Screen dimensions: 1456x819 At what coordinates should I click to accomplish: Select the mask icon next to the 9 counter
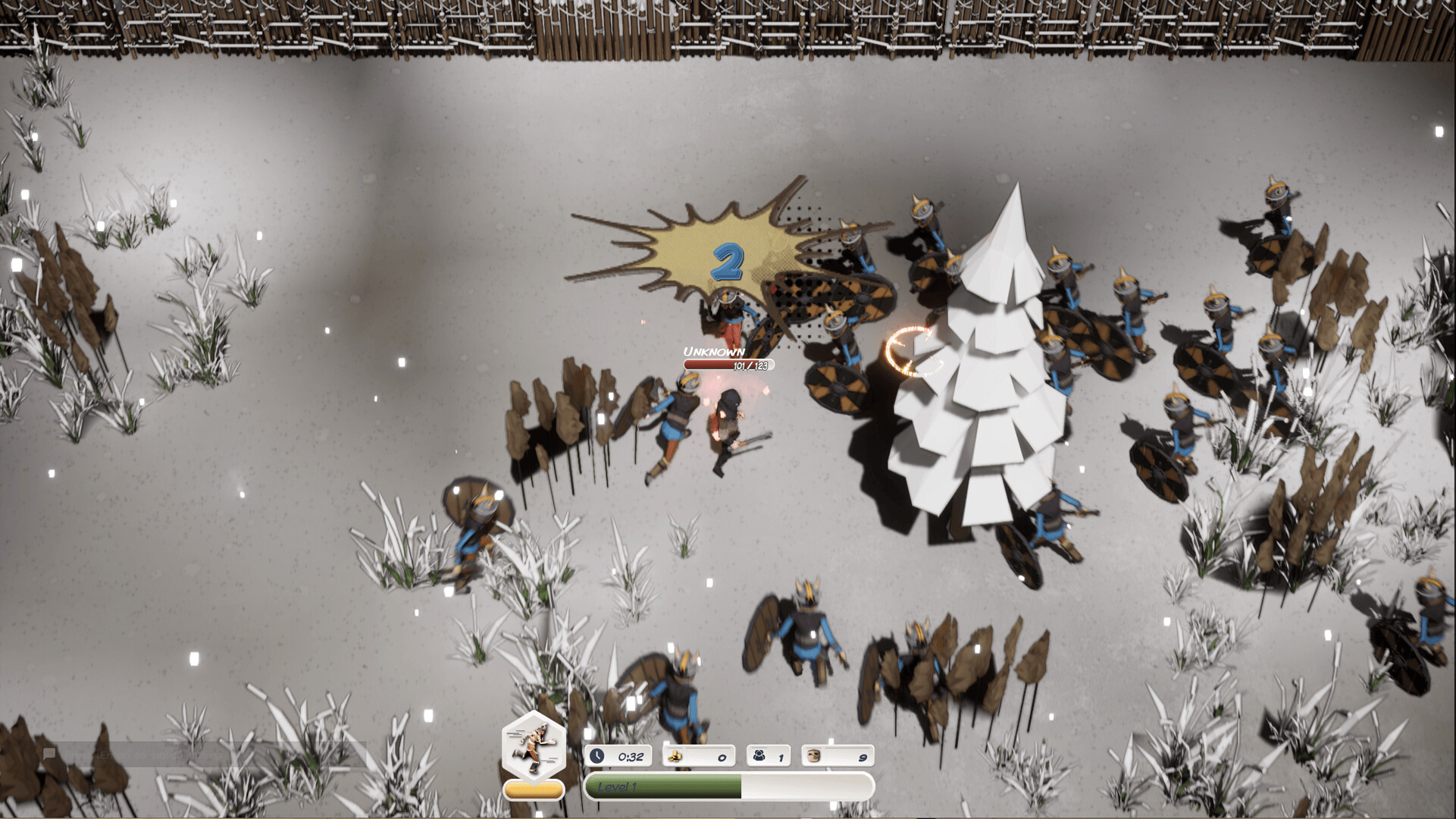815,756
